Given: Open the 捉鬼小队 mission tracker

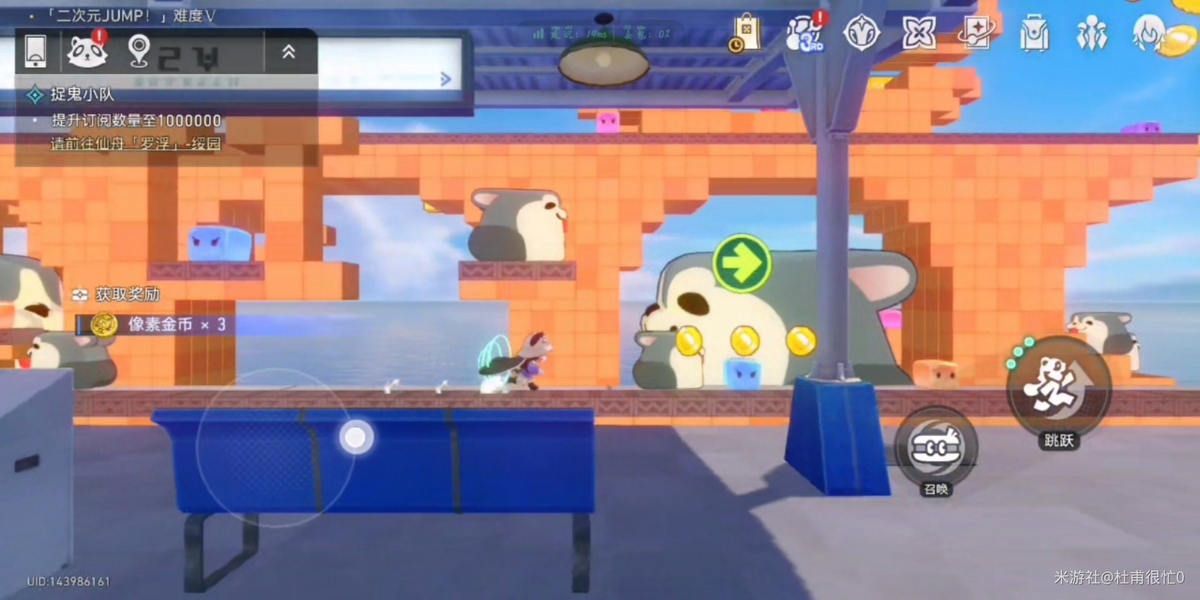Looking at the screenshot, I should (78, 95).
